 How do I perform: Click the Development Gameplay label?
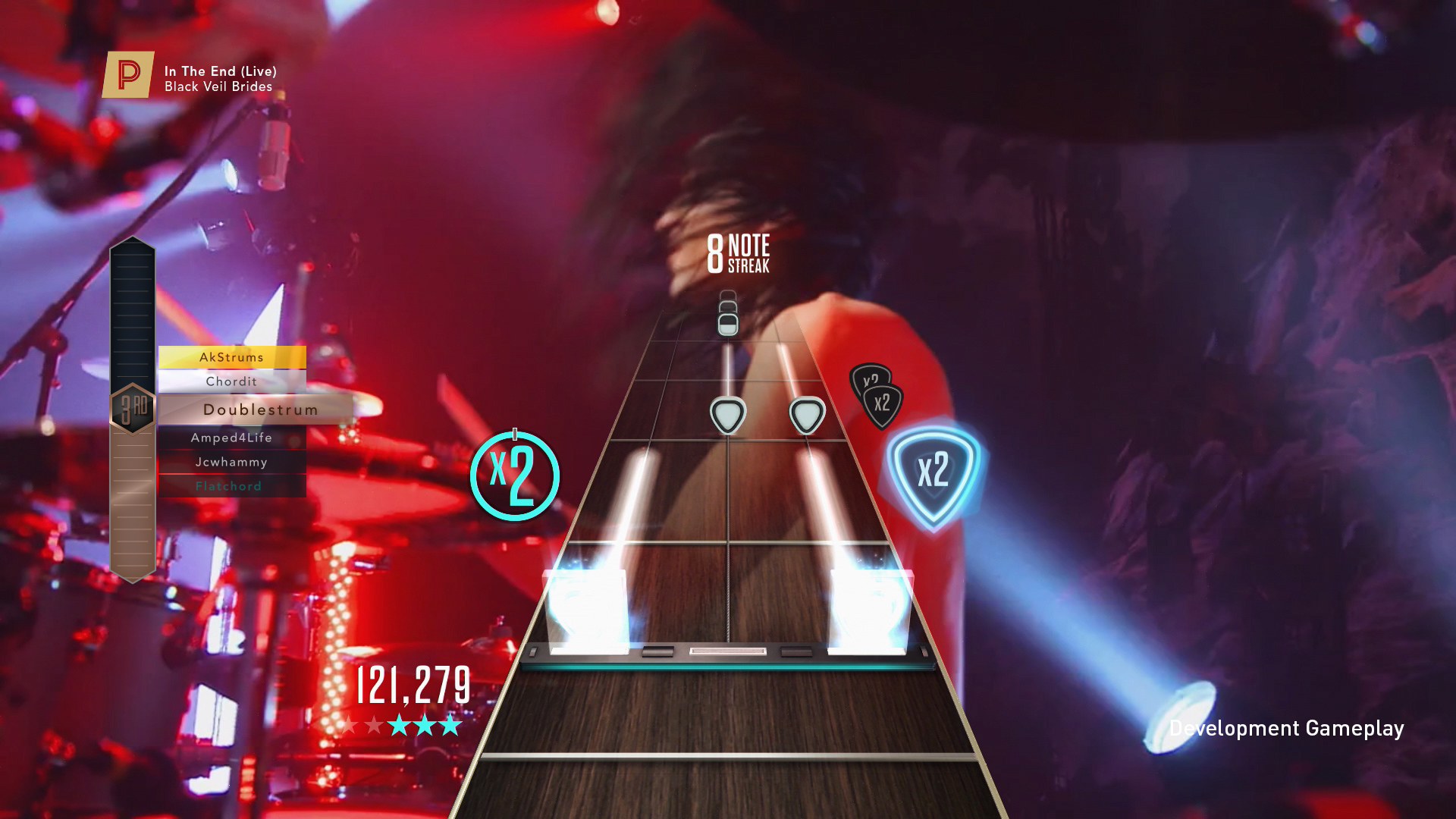1287,726
